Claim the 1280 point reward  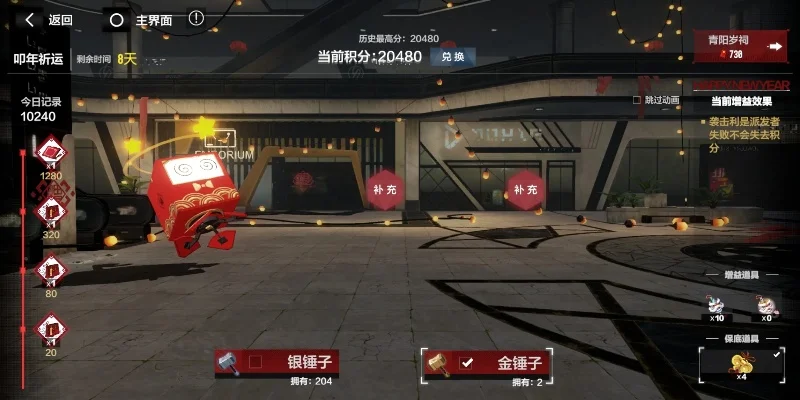point(51,154)
